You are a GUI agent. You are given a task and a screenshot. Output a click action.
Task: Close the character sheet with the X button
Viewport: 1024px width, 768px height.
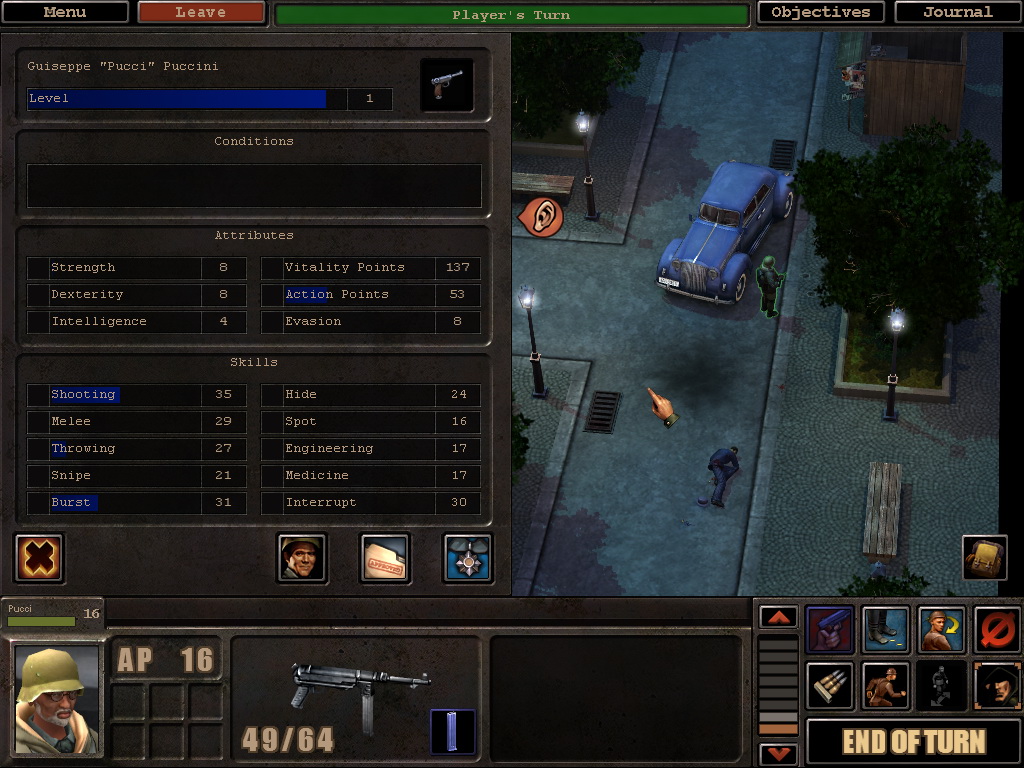(x=40, y=558)
